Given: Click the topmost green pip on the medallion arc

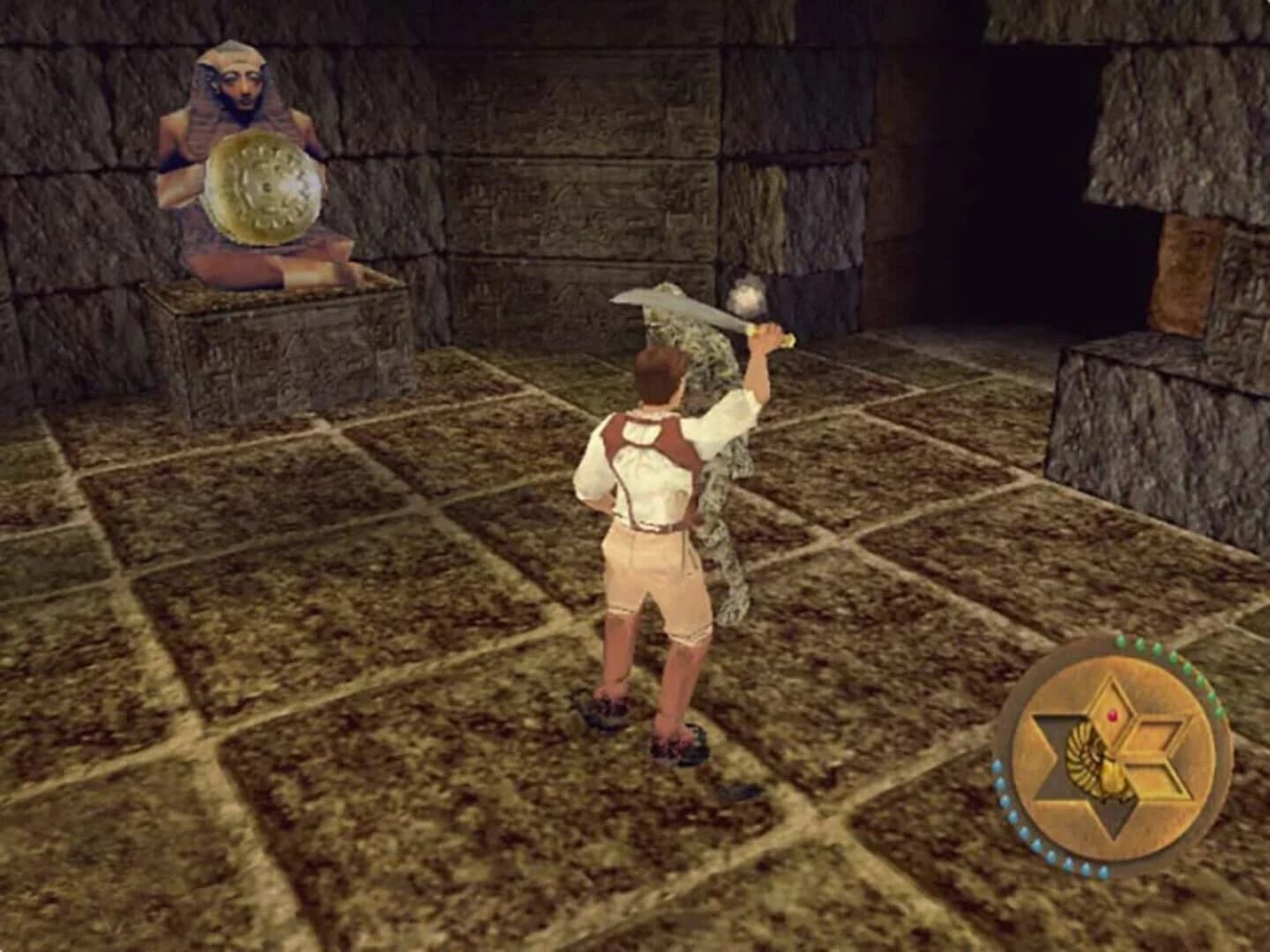Looking at the screenshot, I should (1120, 642).
